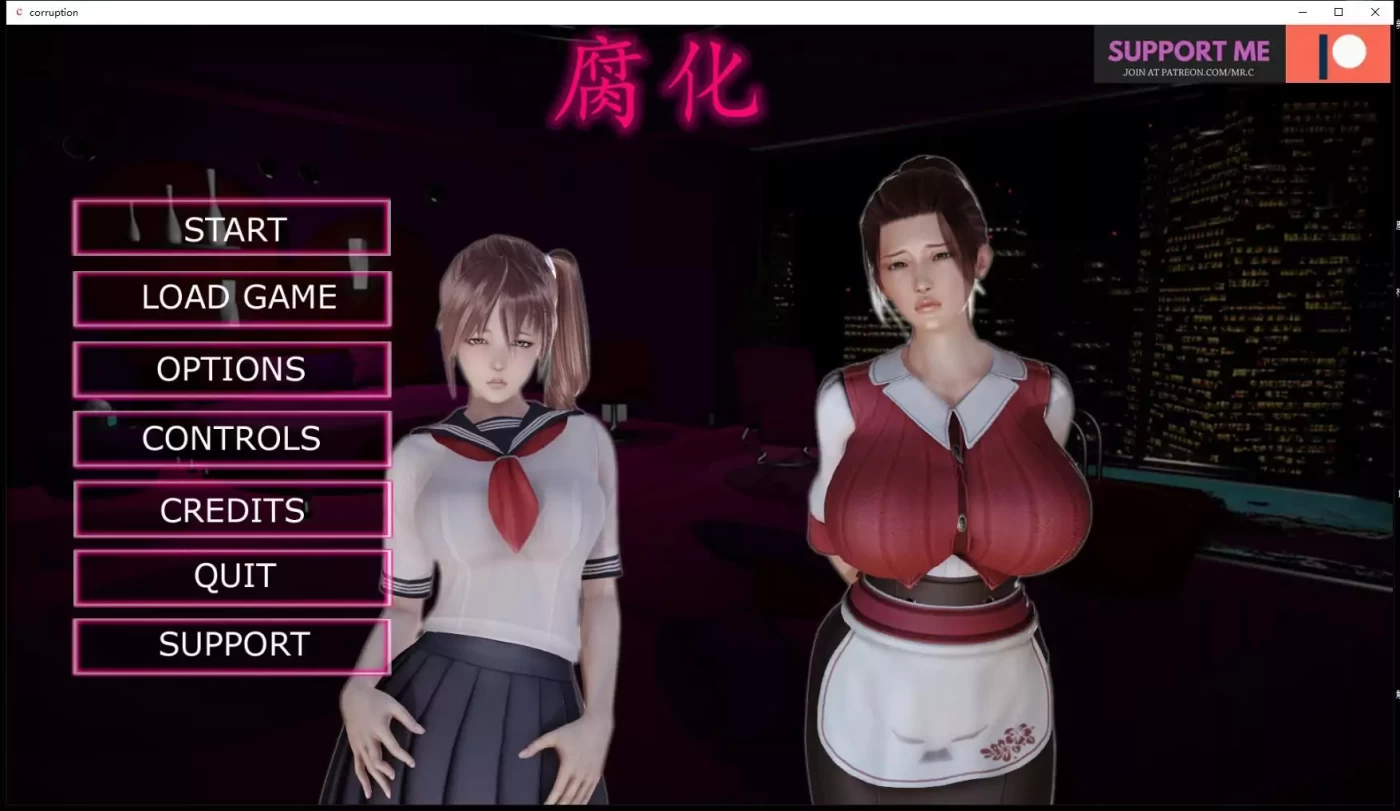Image resolution: width=1400 pixels, height=811 pixels.
Task: Click the corruption title bar text
Action: click(x=54, y=12)
